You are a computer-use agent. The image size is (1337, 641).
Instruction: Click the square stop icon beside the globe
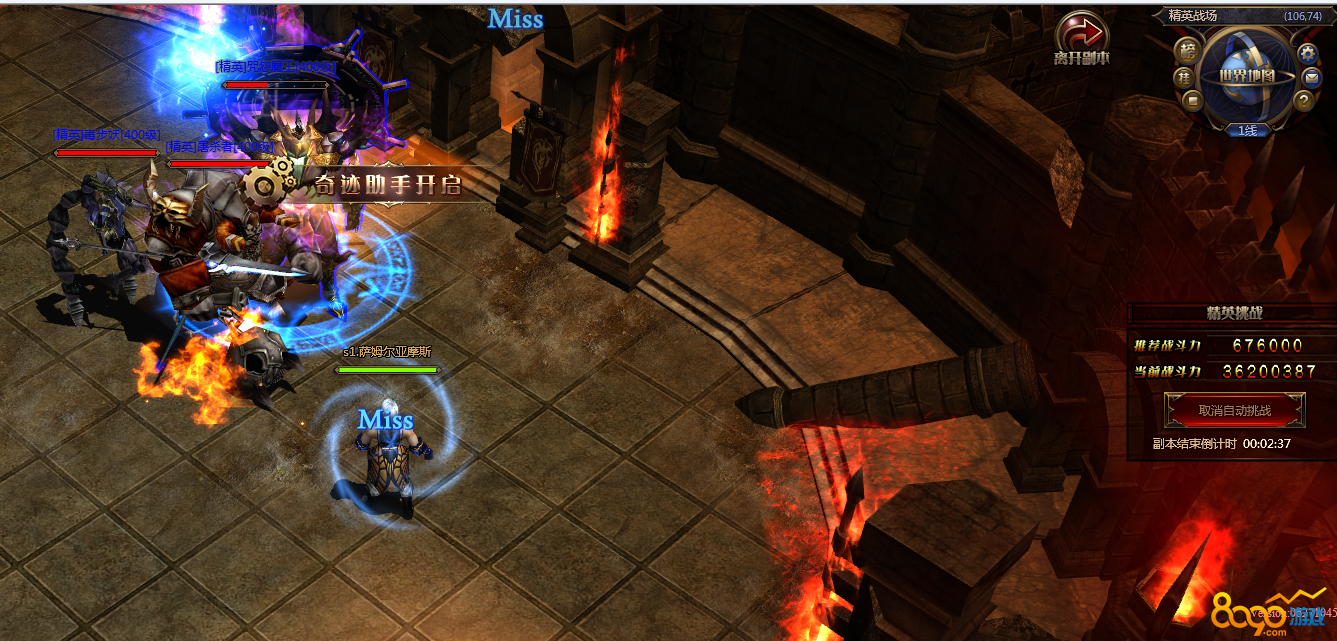(1192, 99)
